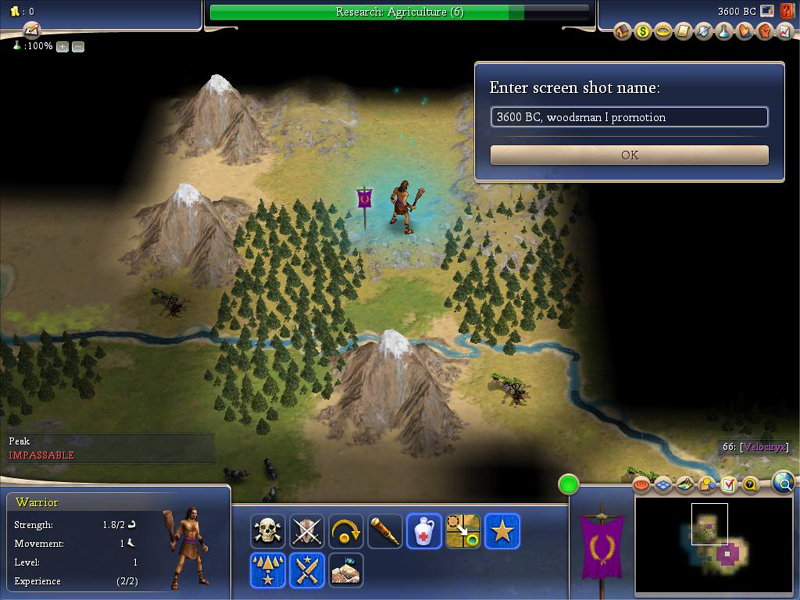Confirm the screenshot name with OK
Viewport: 800px width, 600px height.
click(629, 155)
